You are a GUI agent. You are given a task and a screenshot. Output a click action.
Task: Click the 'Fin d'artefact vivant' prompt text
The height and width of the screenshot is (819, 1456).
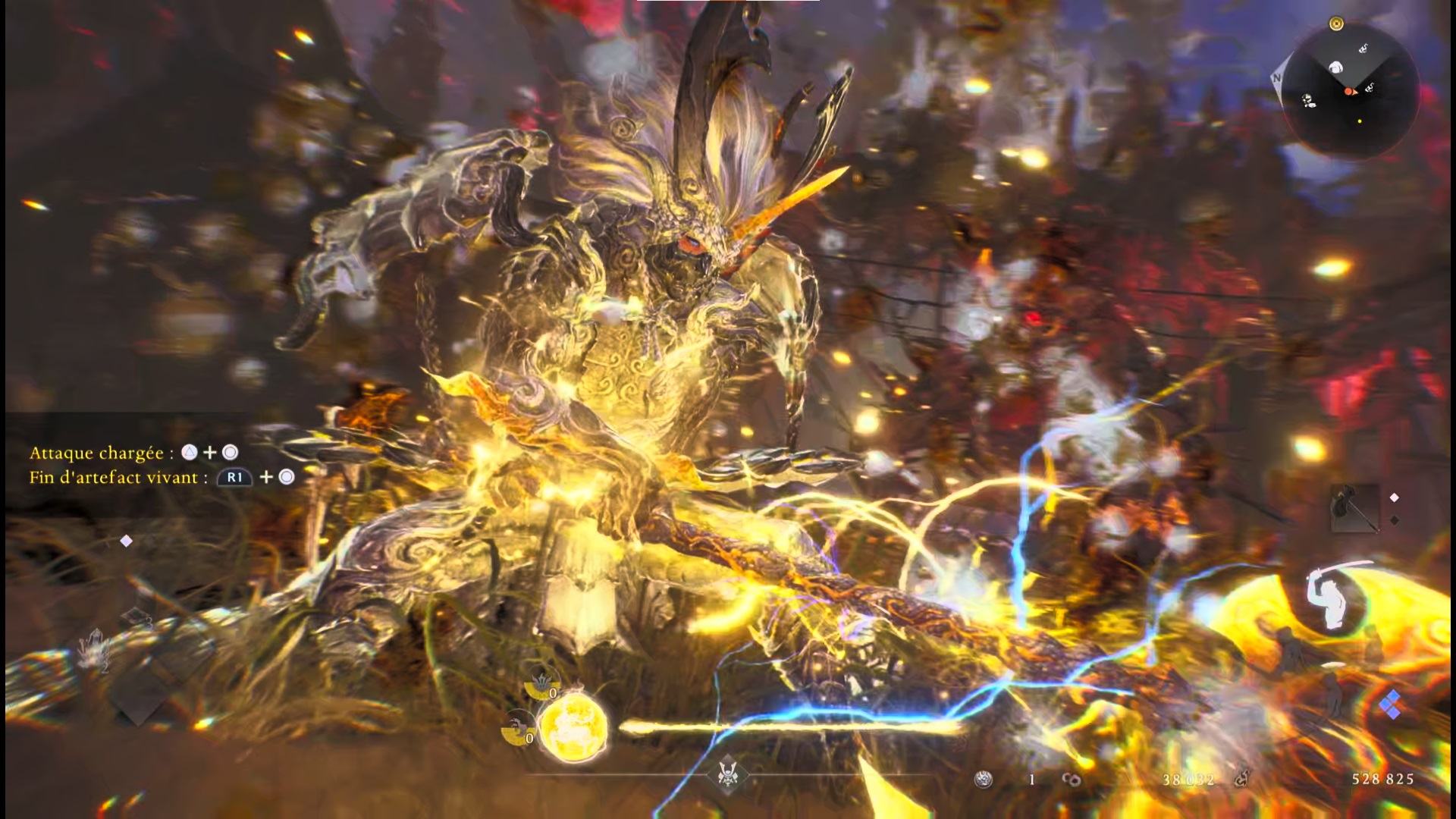coord(114,478)
